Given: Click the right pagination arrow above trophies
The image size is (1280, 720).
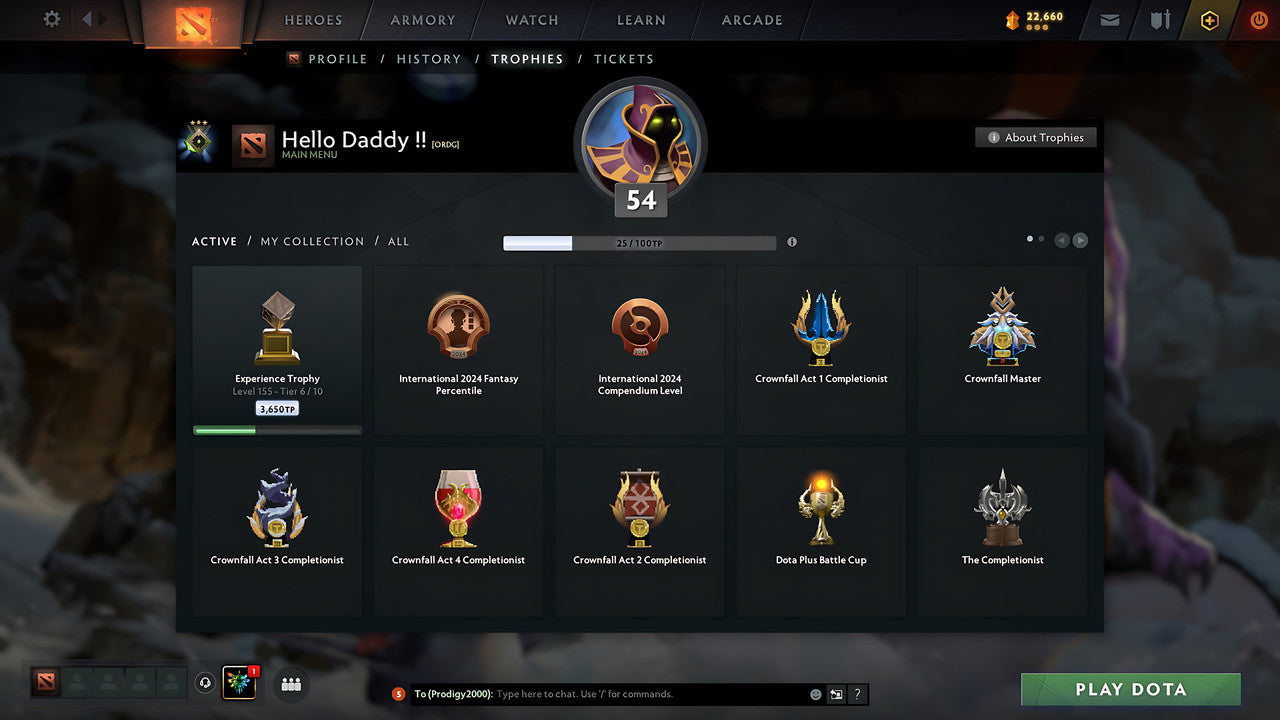Looking at the screenshot, I should 1081,240.
